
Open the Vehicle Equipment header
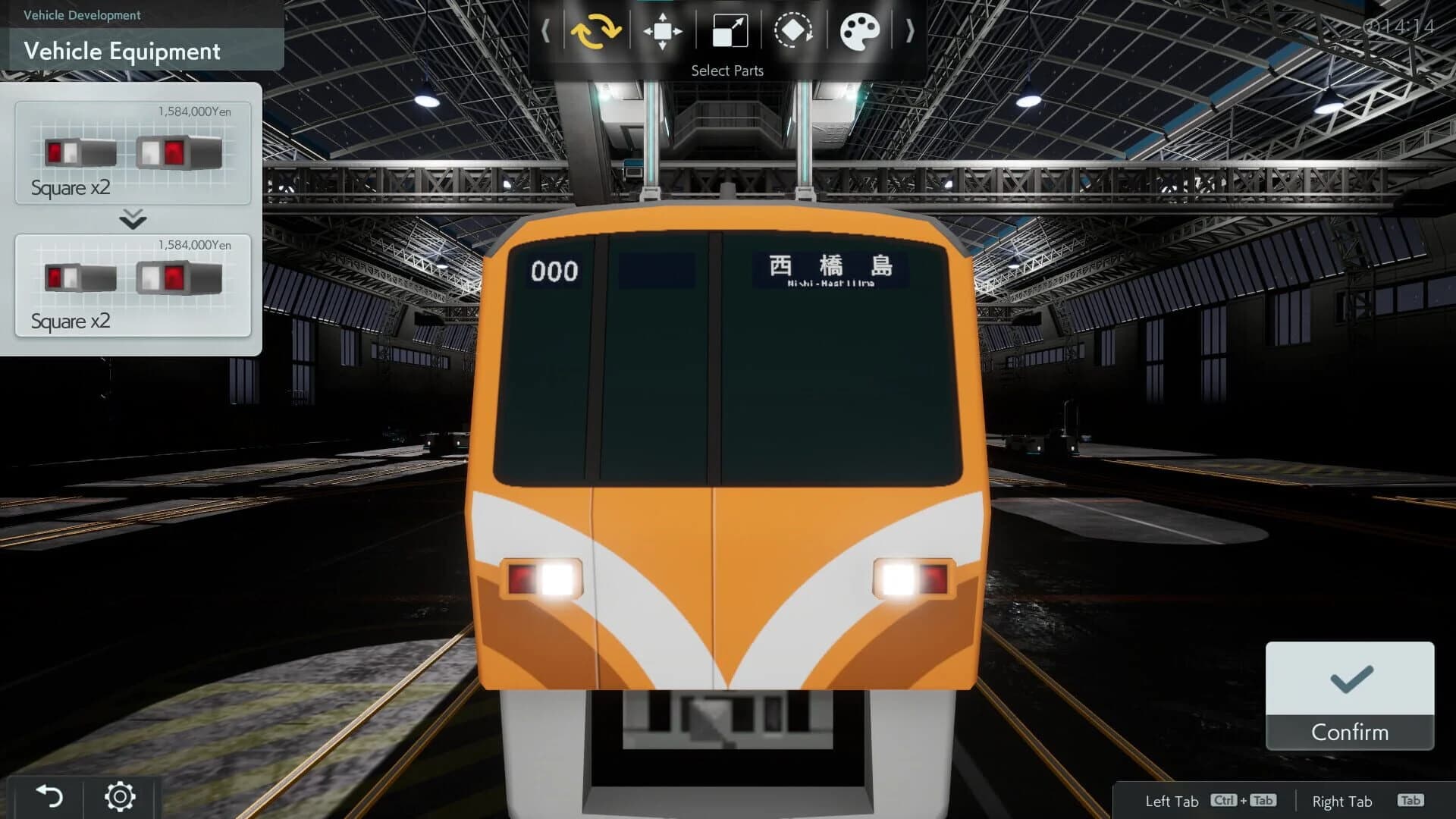121,51
